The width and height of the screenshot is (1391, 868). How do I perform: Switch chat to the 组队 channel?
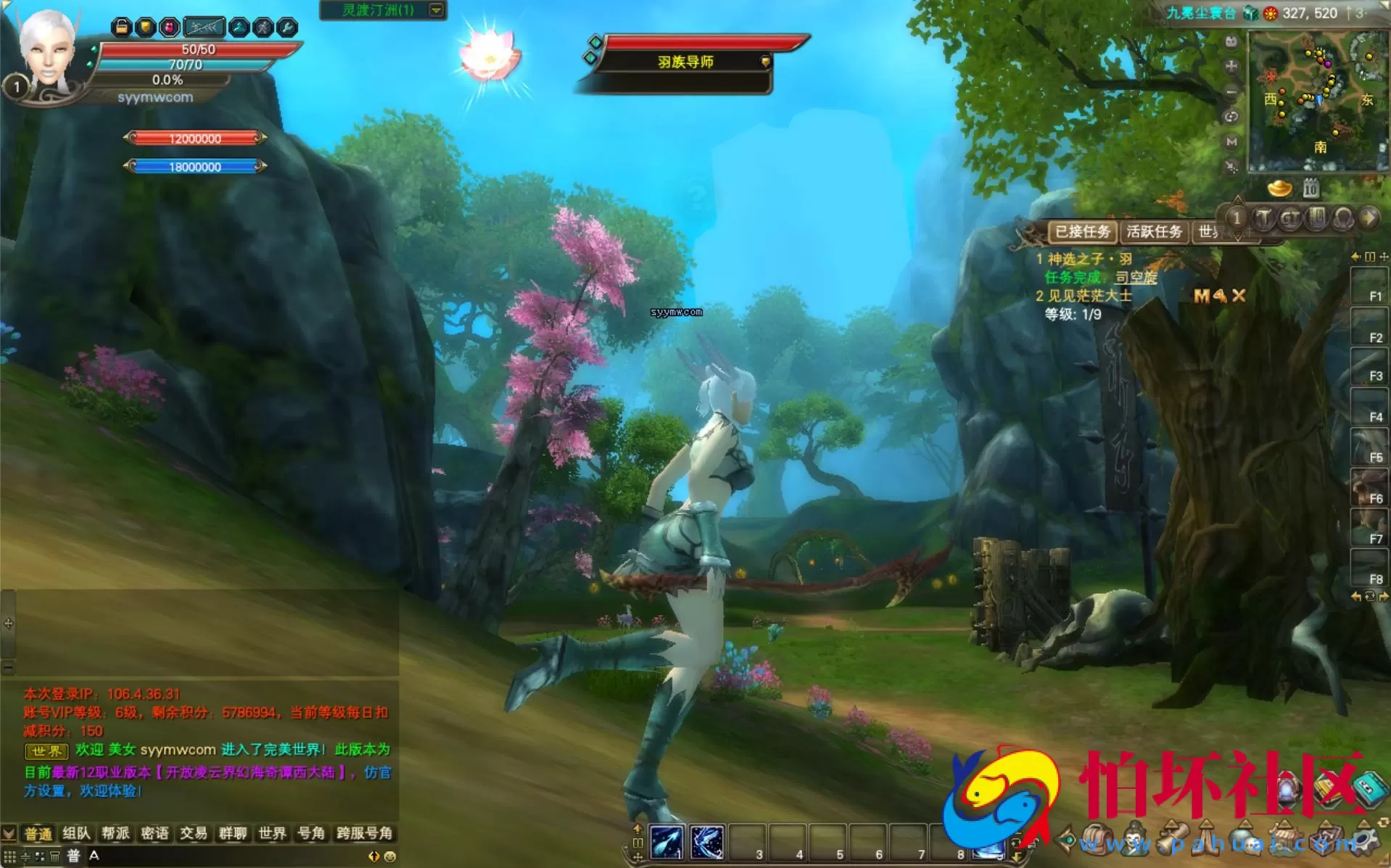(76, 834)
